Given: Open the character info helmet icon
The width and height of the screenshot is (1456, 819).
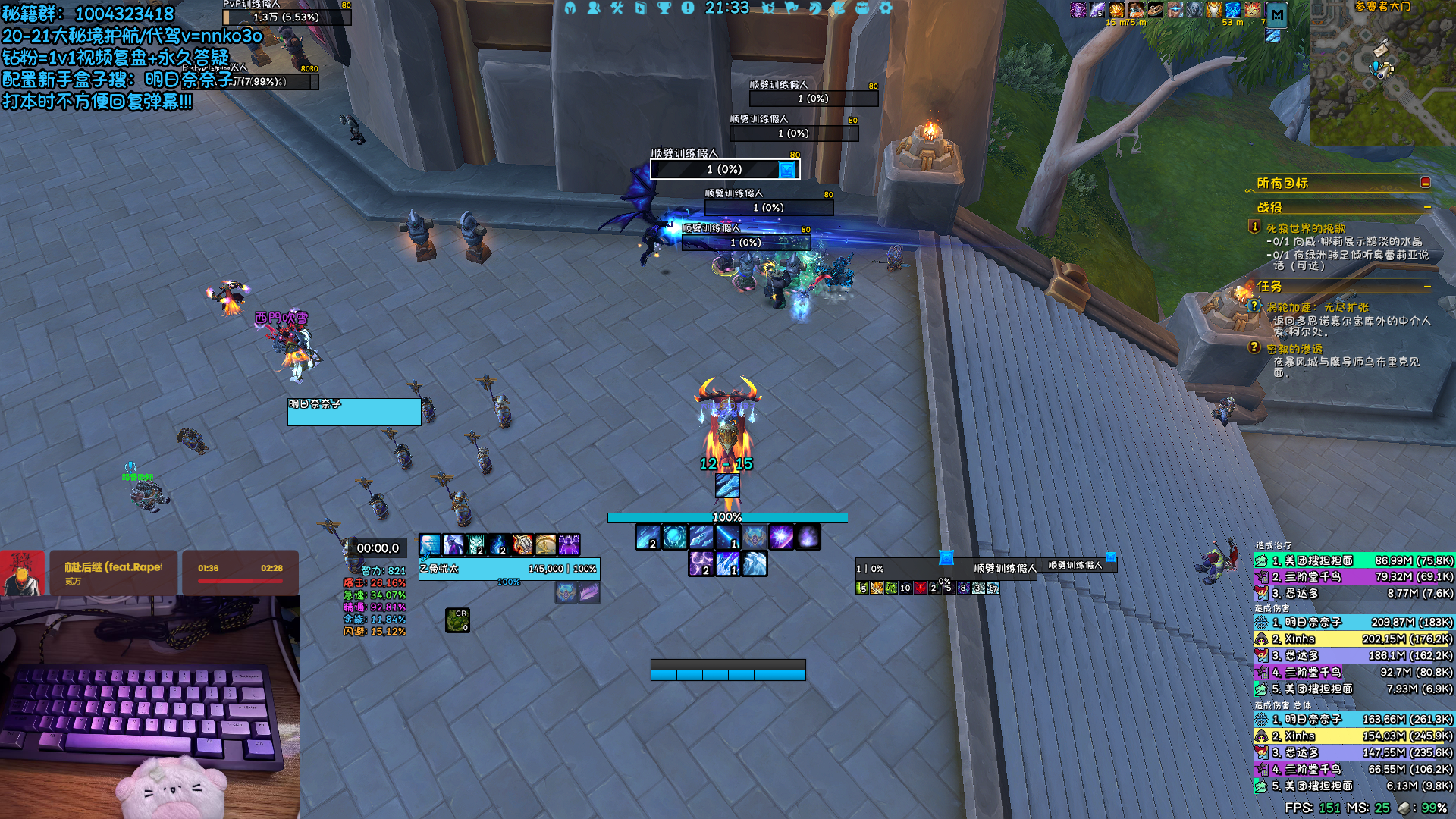Looking at the screenshot, I should pyautogui.click(x=570, y=8).
